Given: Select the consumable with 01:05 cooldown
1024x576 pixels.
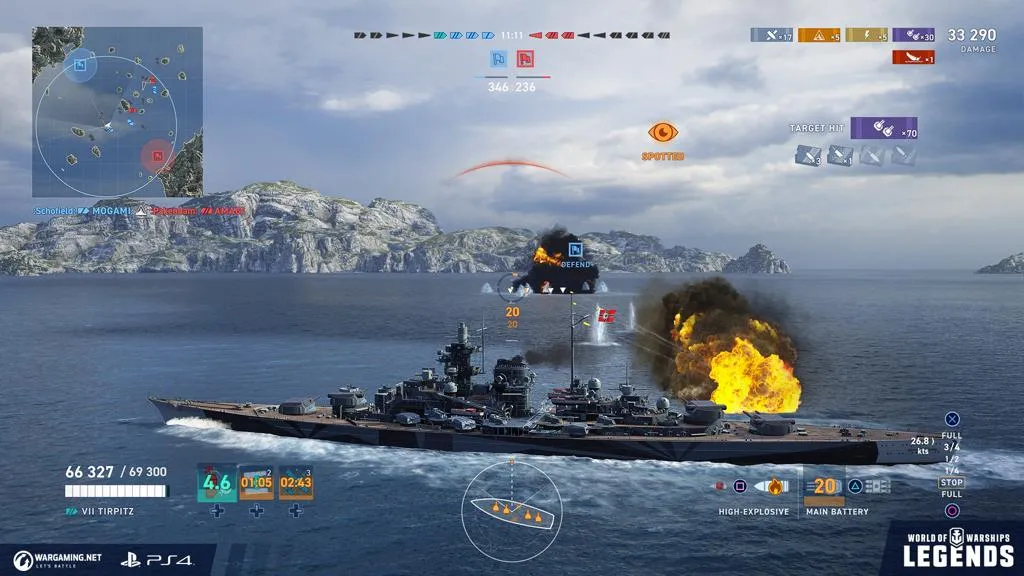Looking at the screenshot, I should point(256,483).
